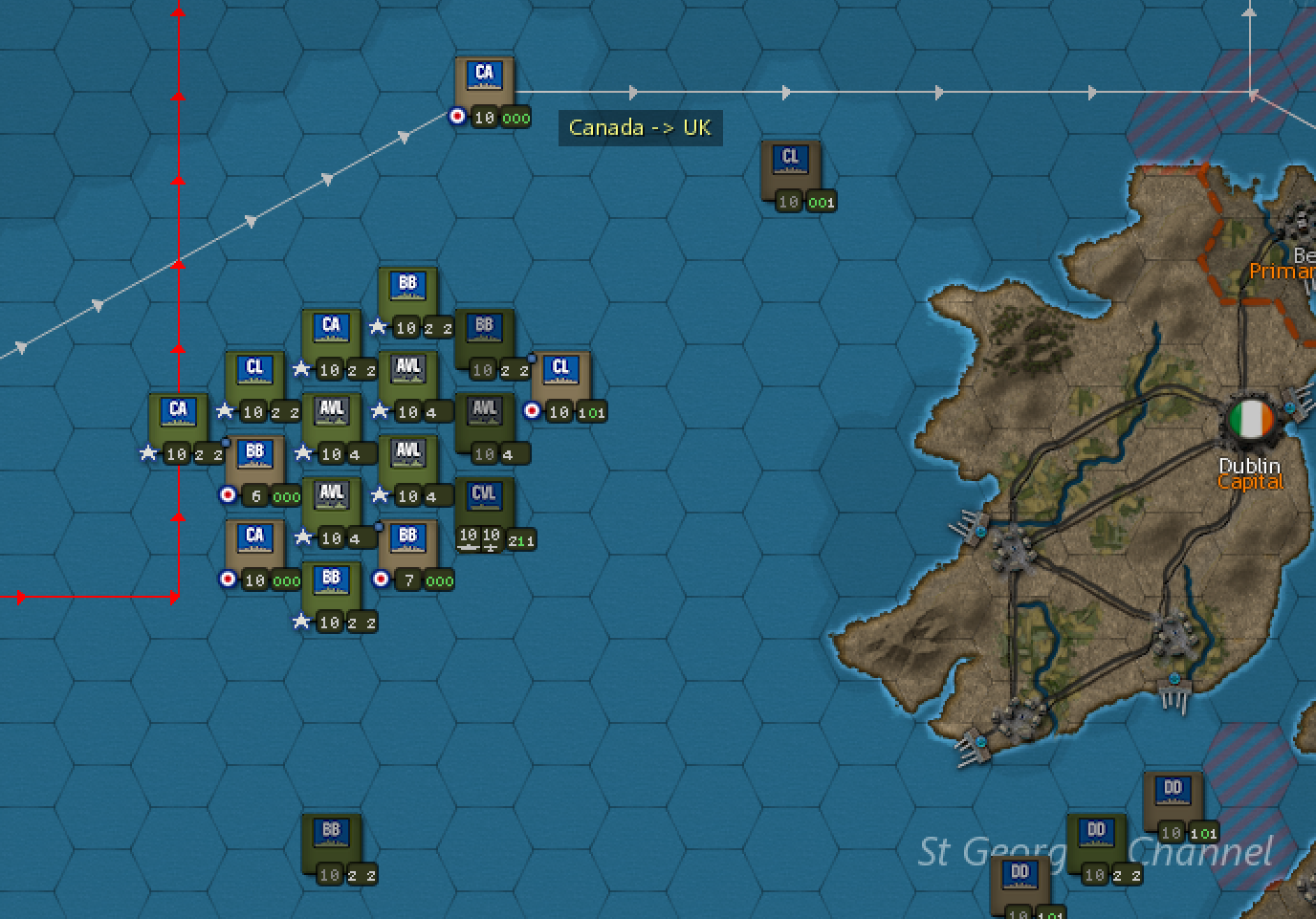Switch focus to the Dublin Capital label
Viewport: 1316px width, 919px height.
[1250, 473]
